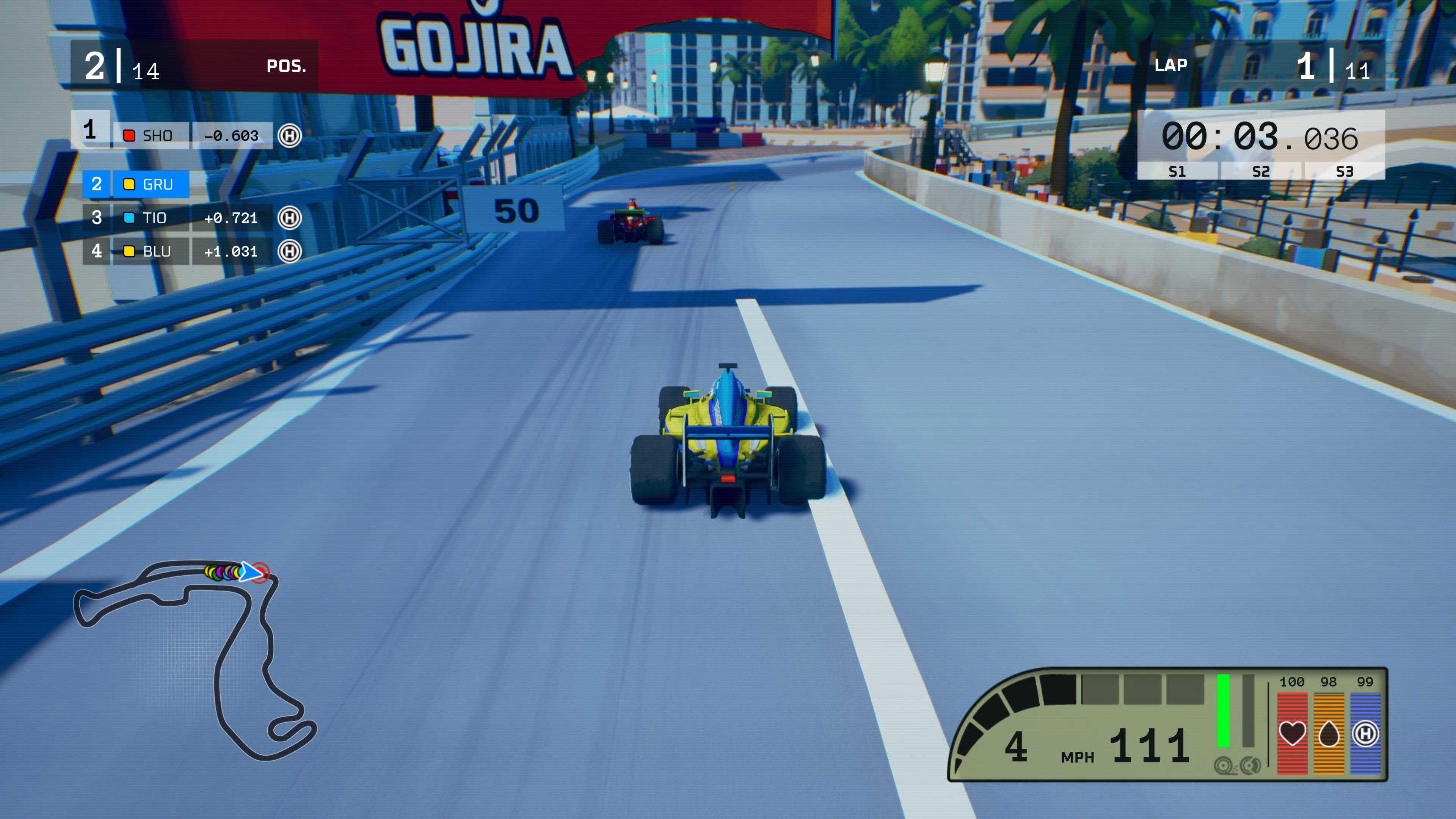Click the S1 sector indicator
This screenshot has width=1456, height=819.
[1177, 171]
